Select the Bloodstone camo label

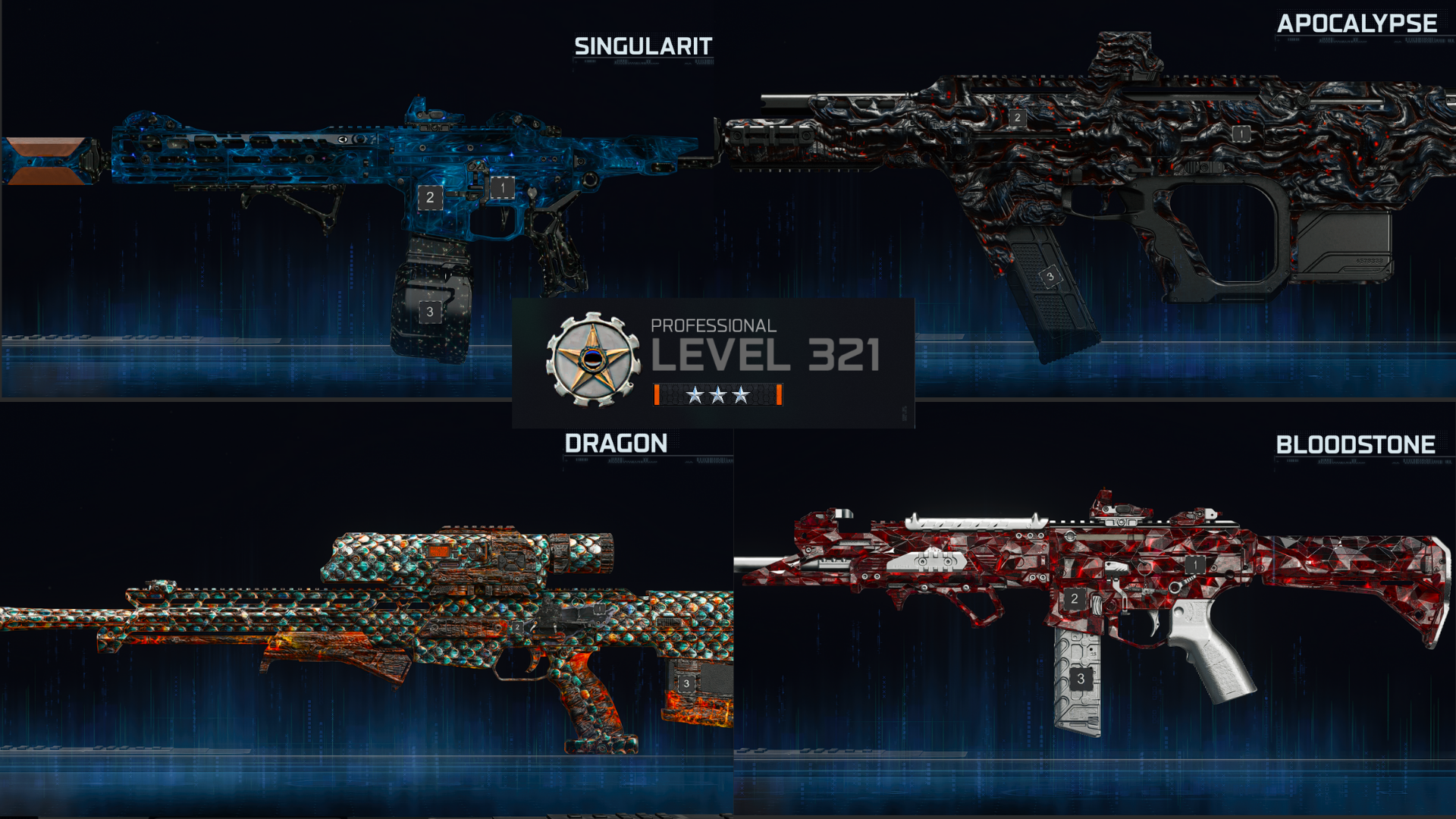click(1355, 445)
